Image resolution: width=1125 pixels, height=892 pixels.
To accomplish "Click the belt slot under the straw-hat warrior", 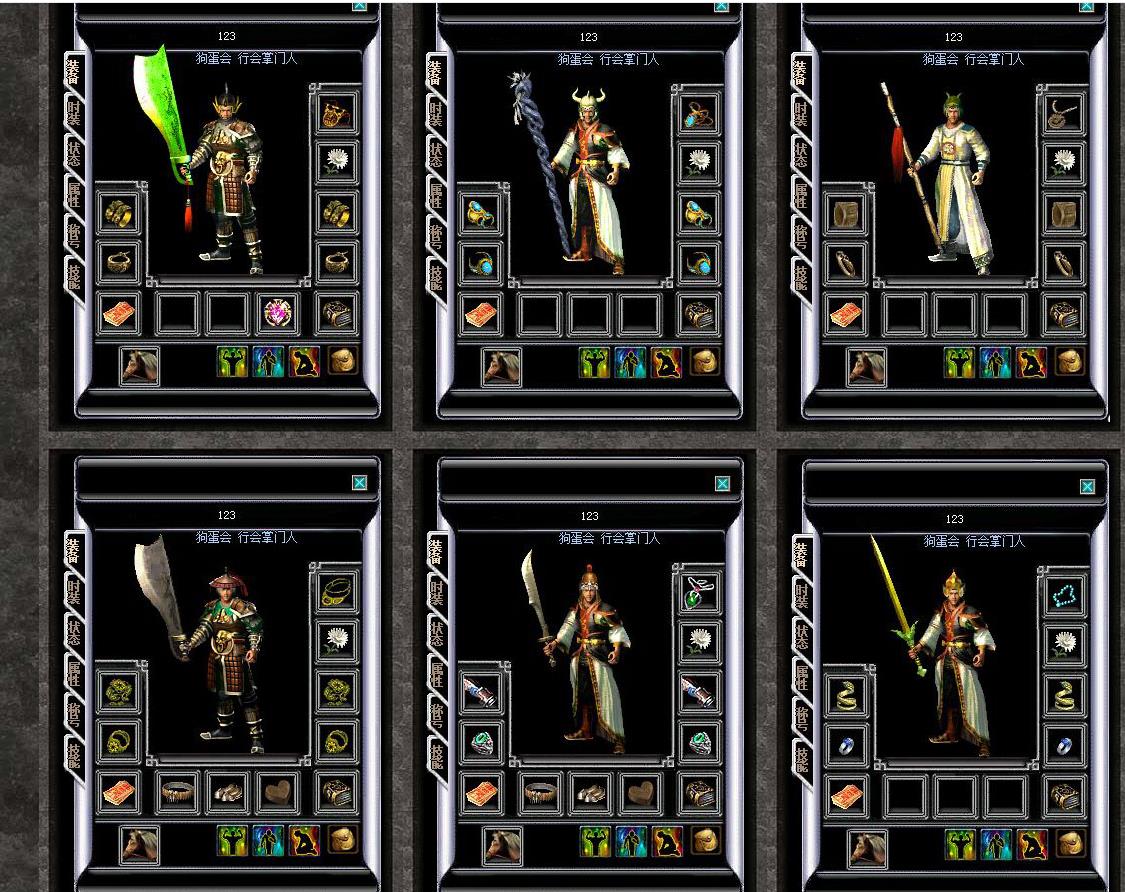I will click(x=179, y=793).
